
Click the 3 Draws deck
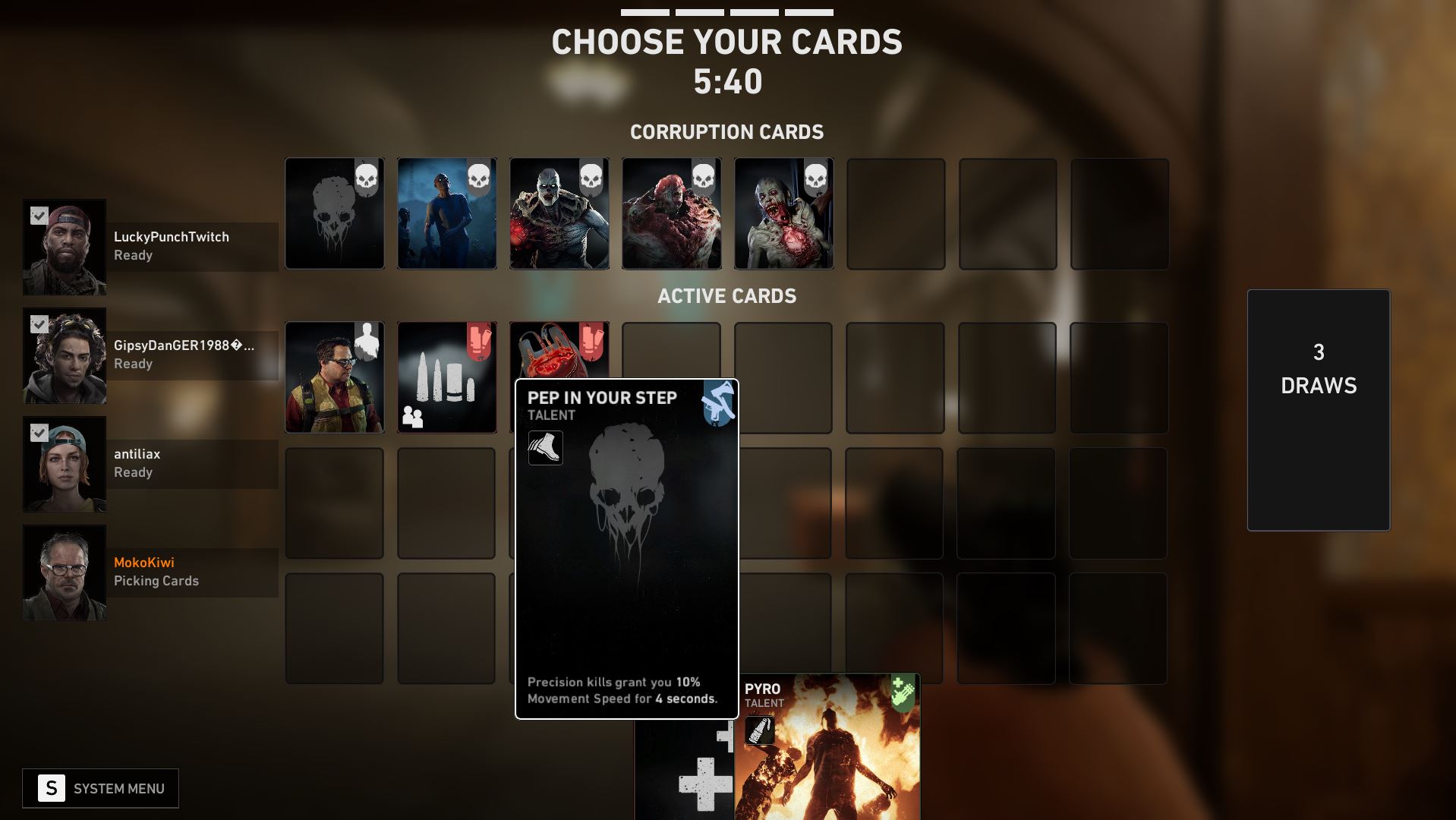coord(1318,409)
